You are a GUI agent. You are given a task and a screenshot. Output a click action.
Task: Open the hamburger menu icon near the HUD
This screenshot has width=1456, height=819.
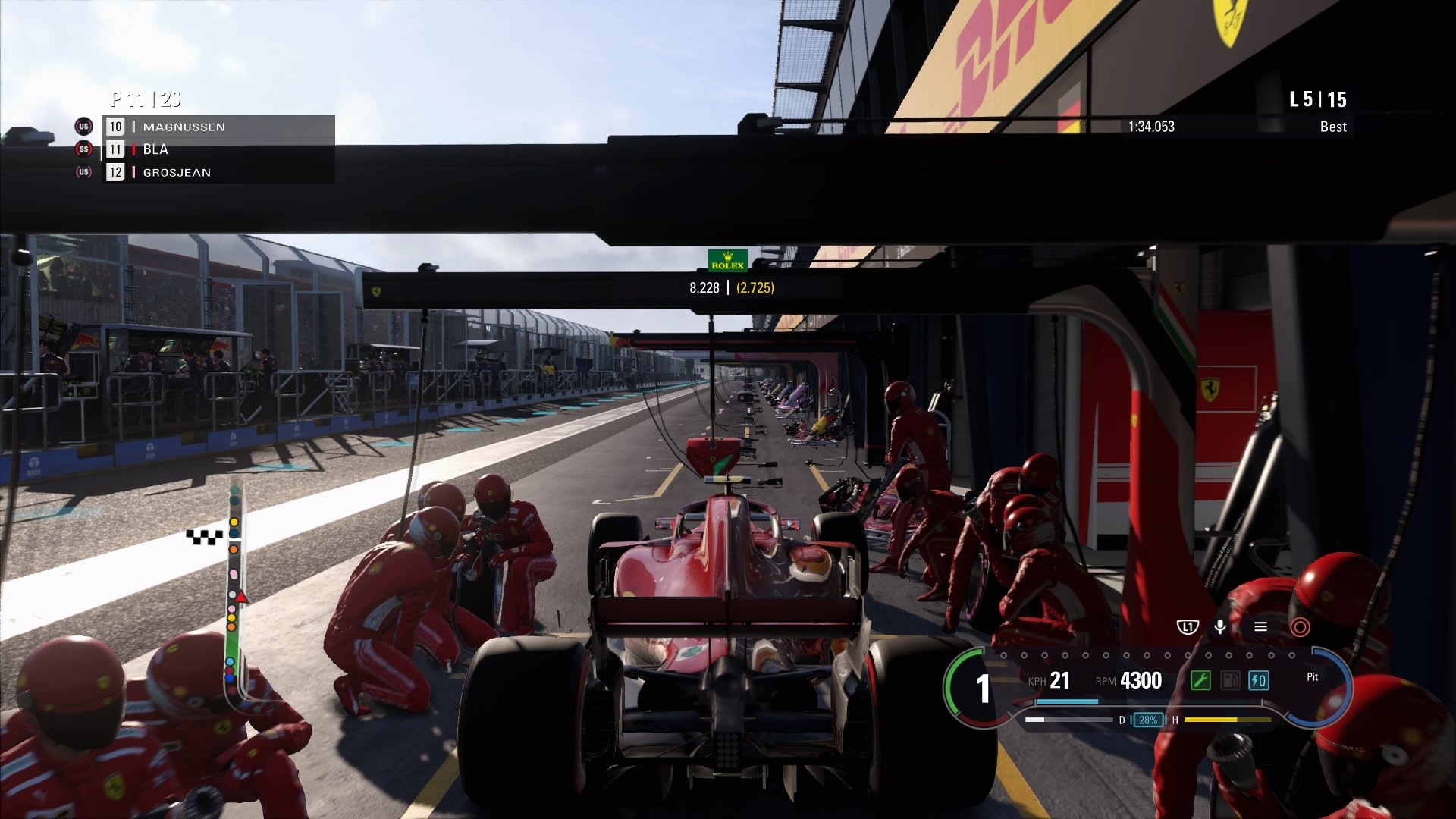coord(1260,626)
